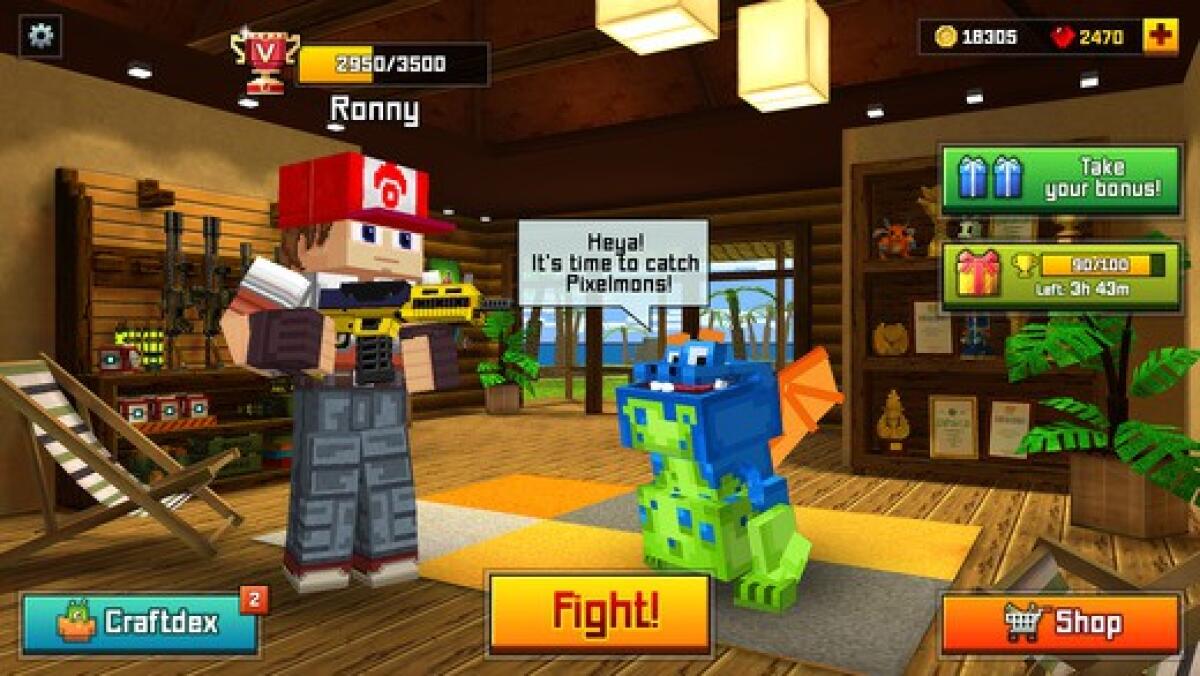The image size is (1200, 676).
Task: Add more currency with the plus button
Action: (1160, 37)
